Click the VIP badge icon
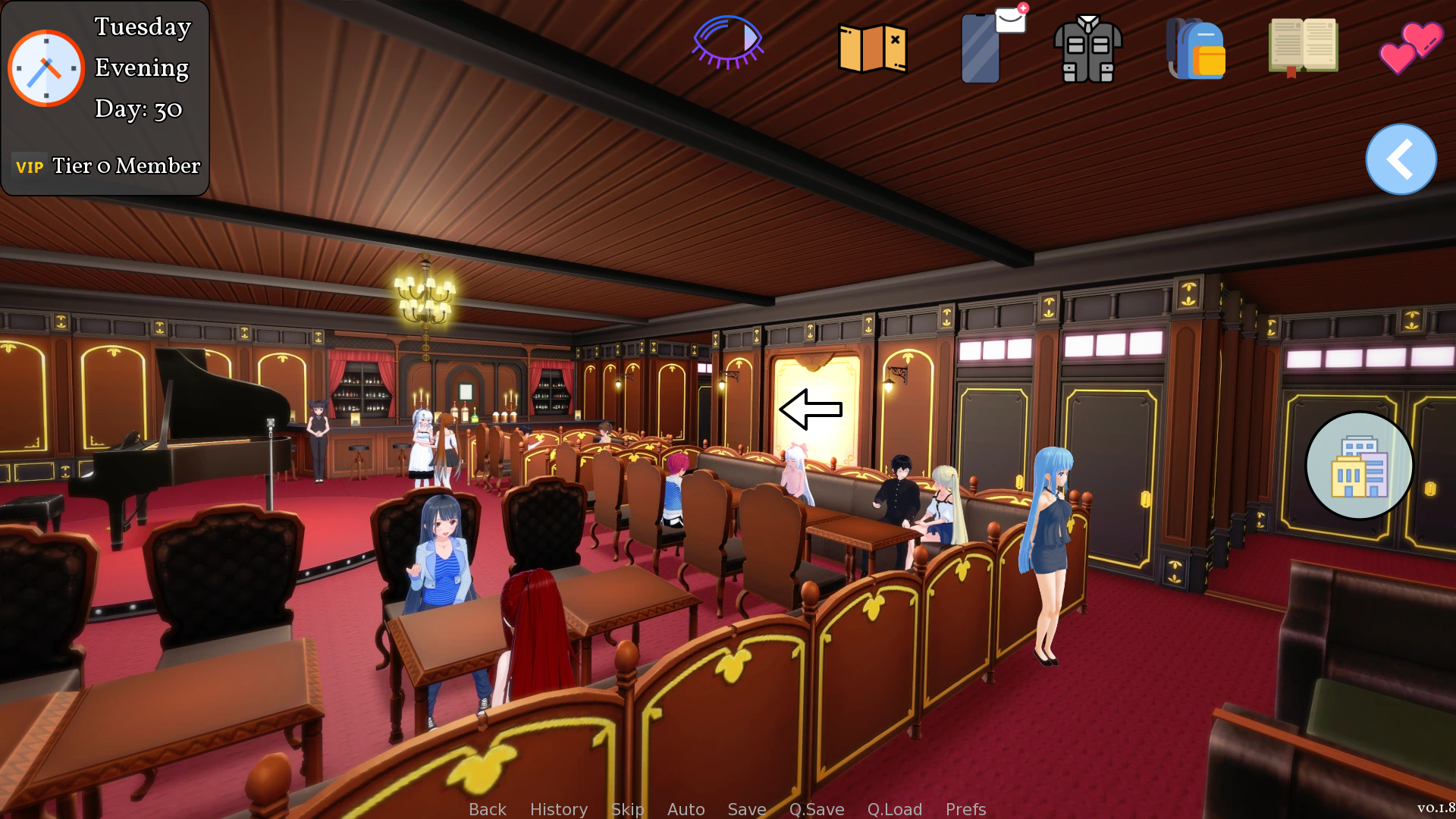This screenshot has width=1456, height=819. [x=30, y=165]
